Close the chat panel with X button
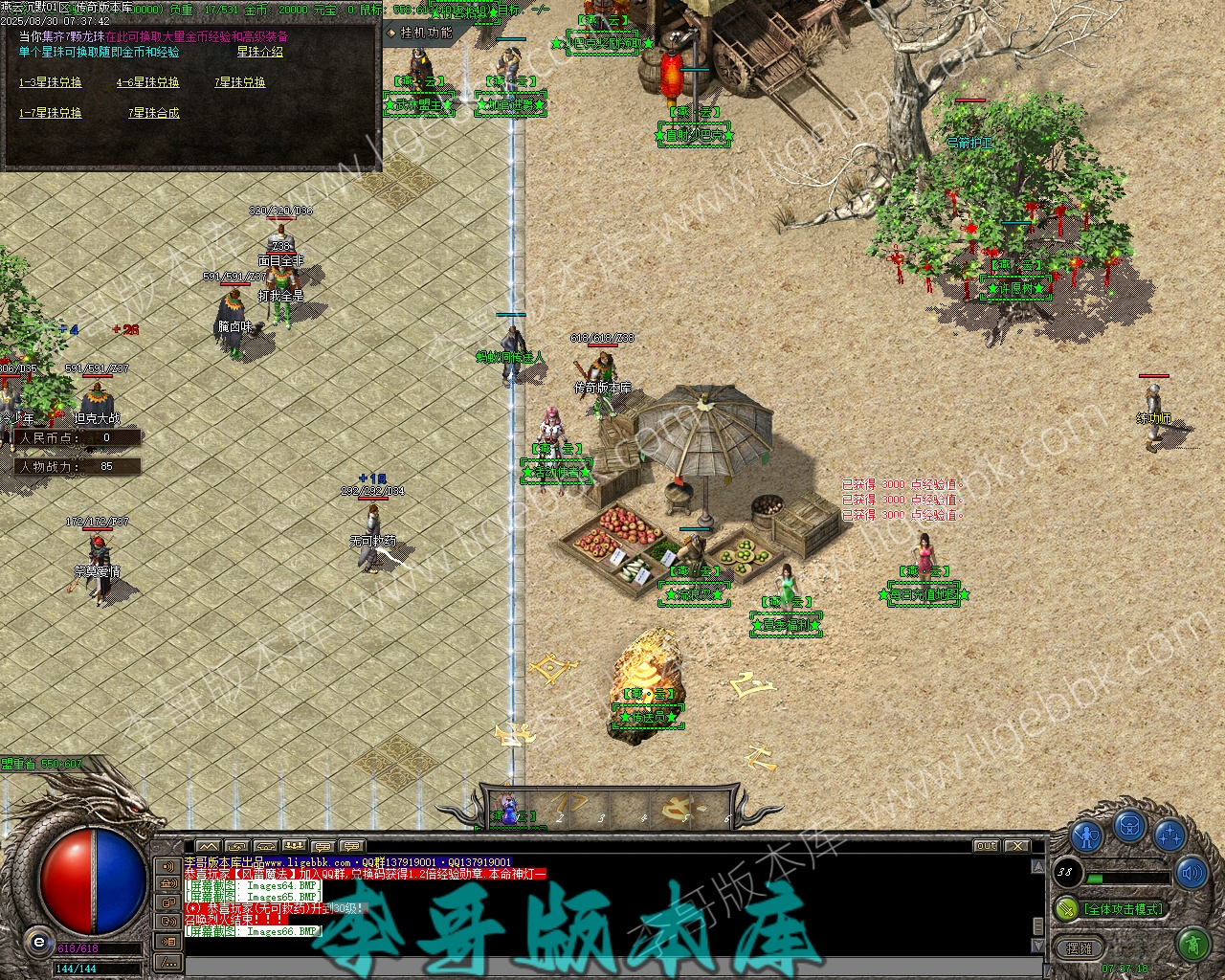Image resolution: width=1225 pixels, height=980 pixels. (x=1016, y=846)
